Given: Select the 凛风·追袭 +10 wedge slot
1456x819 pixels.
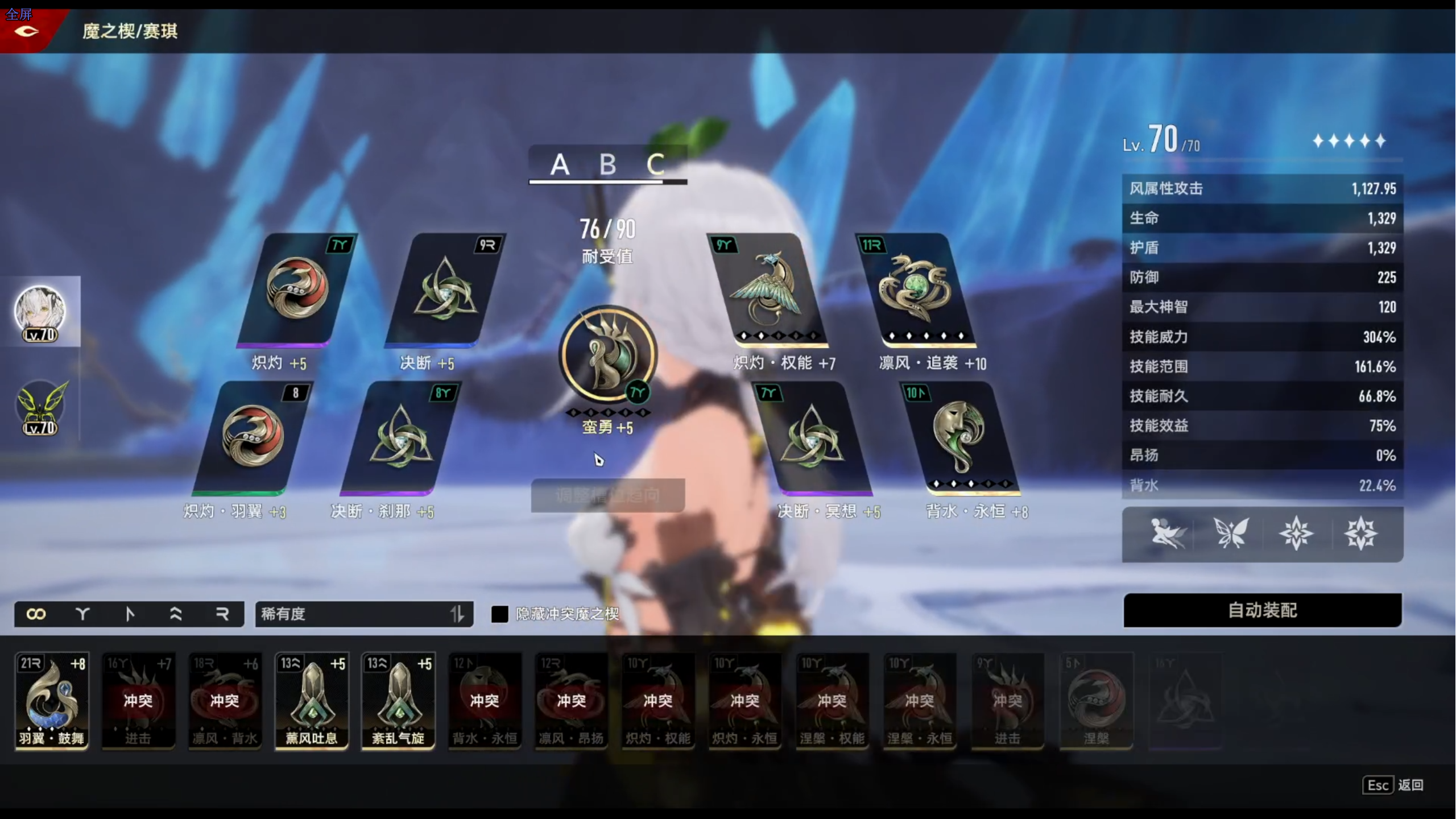Looking at the screenshot, I should coord(916,289).
